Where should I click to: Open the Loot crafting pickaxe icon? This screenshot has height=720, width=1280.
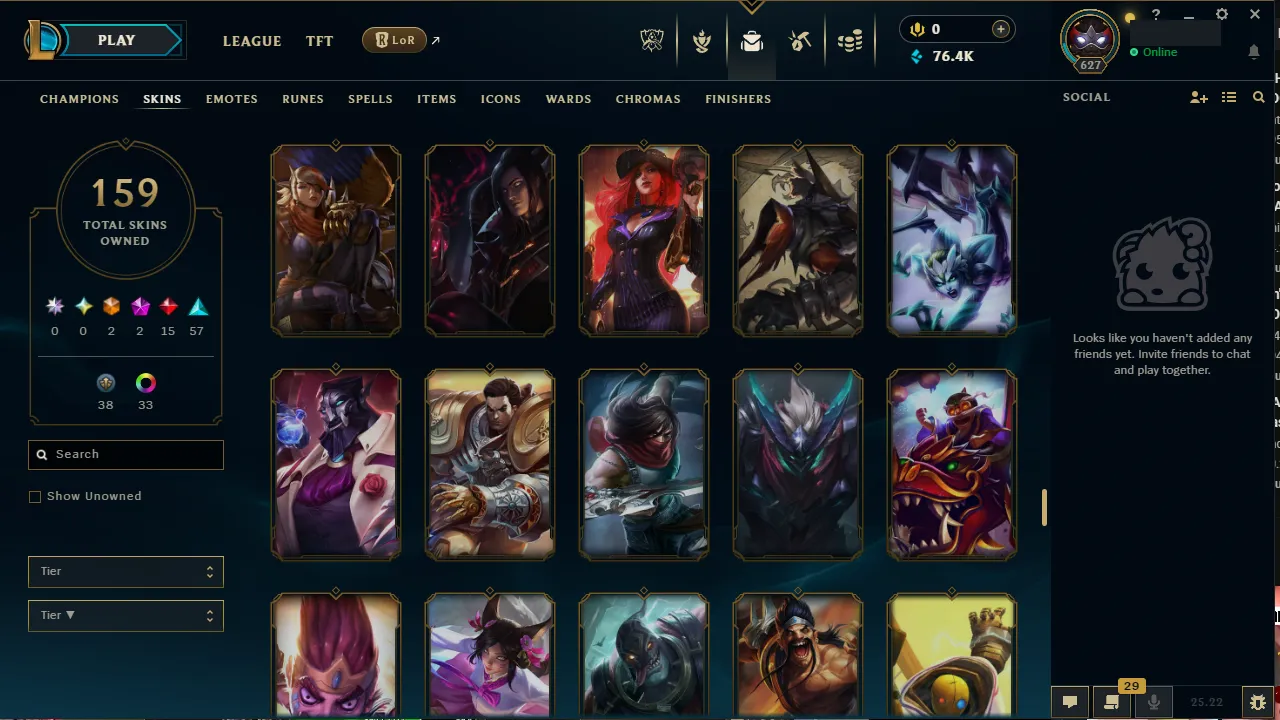click(x=799, y=41)
